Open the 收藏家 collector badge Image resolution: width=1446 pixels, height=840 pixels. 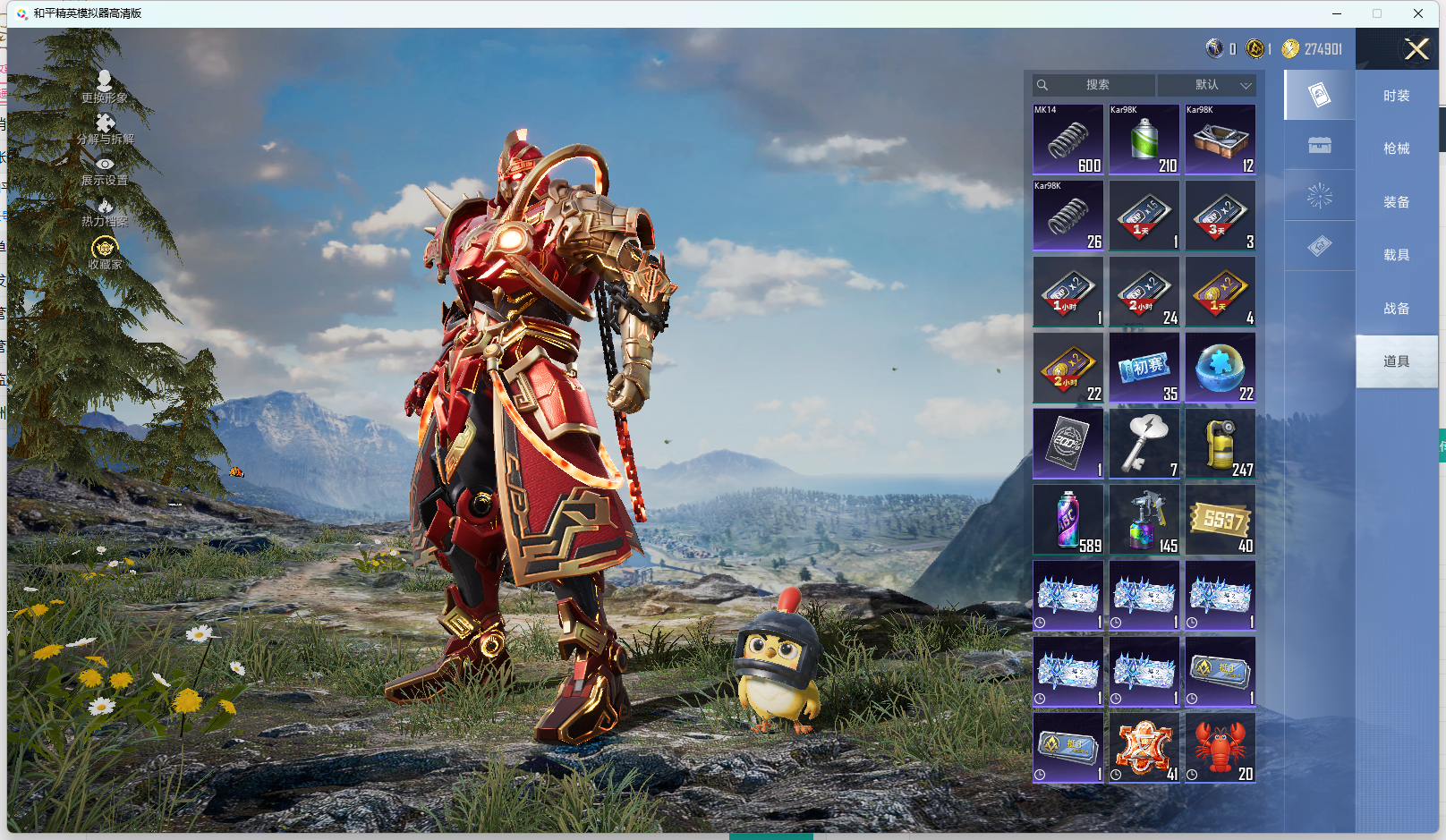pyautogui.click(x=105, y=252)
